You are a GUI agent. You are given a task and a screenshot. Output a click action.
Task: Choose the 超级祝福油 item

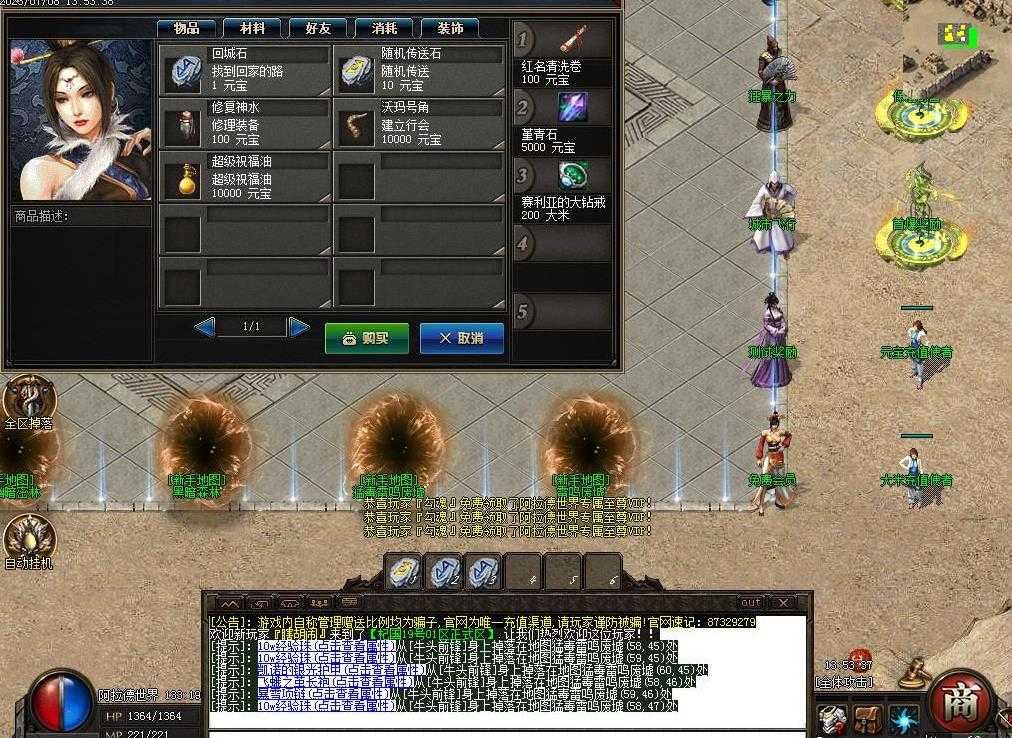(x=244, y=177)
